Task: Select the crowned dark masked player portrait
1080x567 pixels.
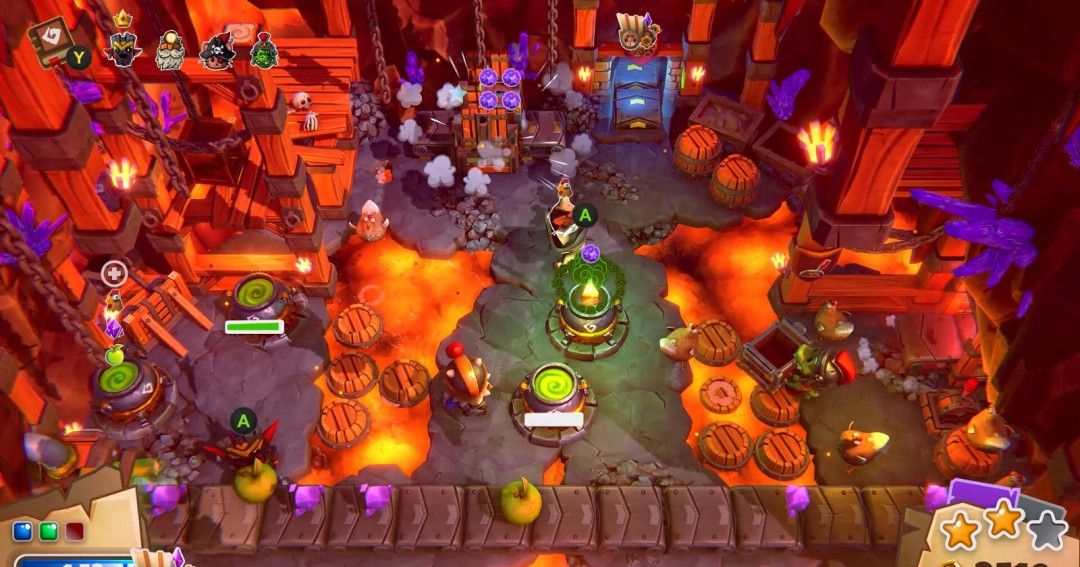Action: 123,46
